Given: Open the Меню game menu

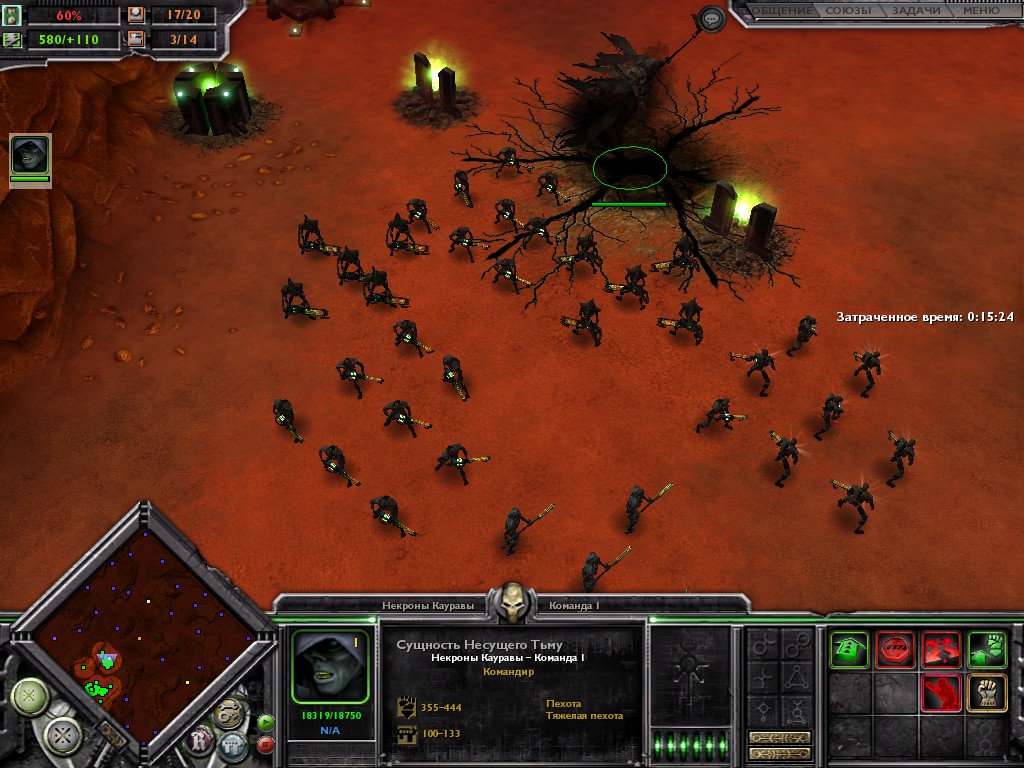Looking at the screenshot, I should tap(979, 11).
